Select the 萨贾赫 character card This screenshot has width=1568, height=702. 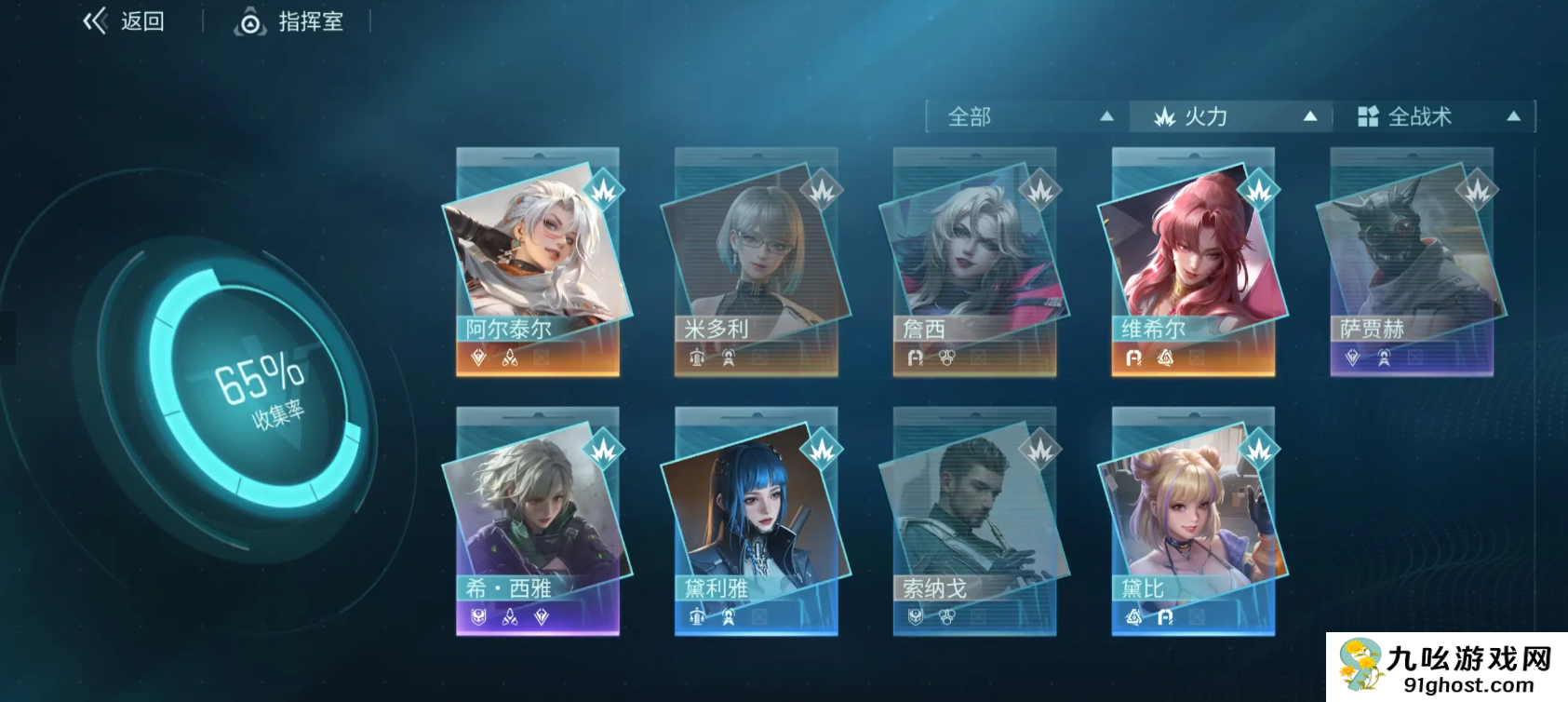tap(1412, 262)
